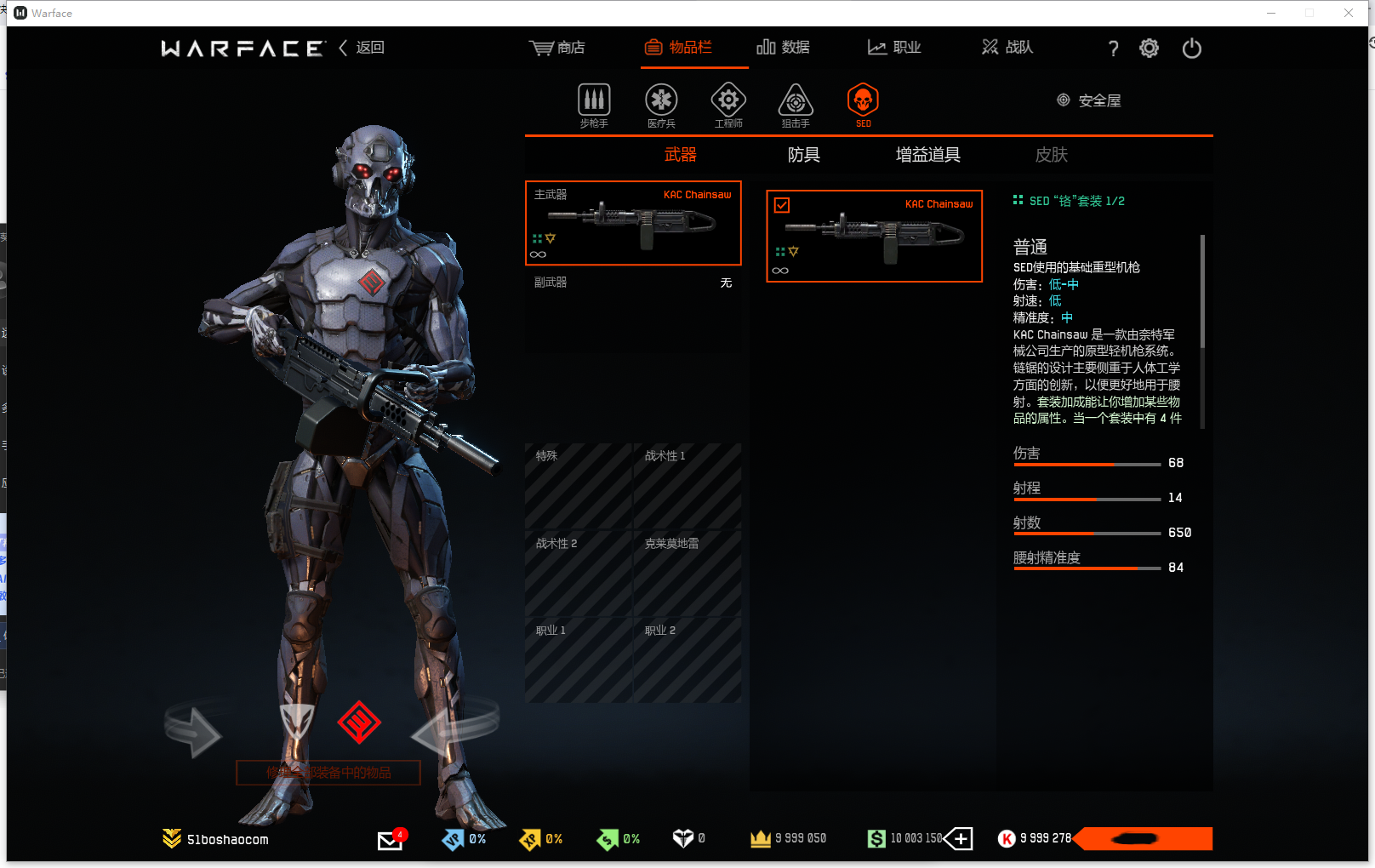Select the 主武器 KAC Chainsaw slot
The height and width of the screenshot is (868, 1375).
point(633,223)
